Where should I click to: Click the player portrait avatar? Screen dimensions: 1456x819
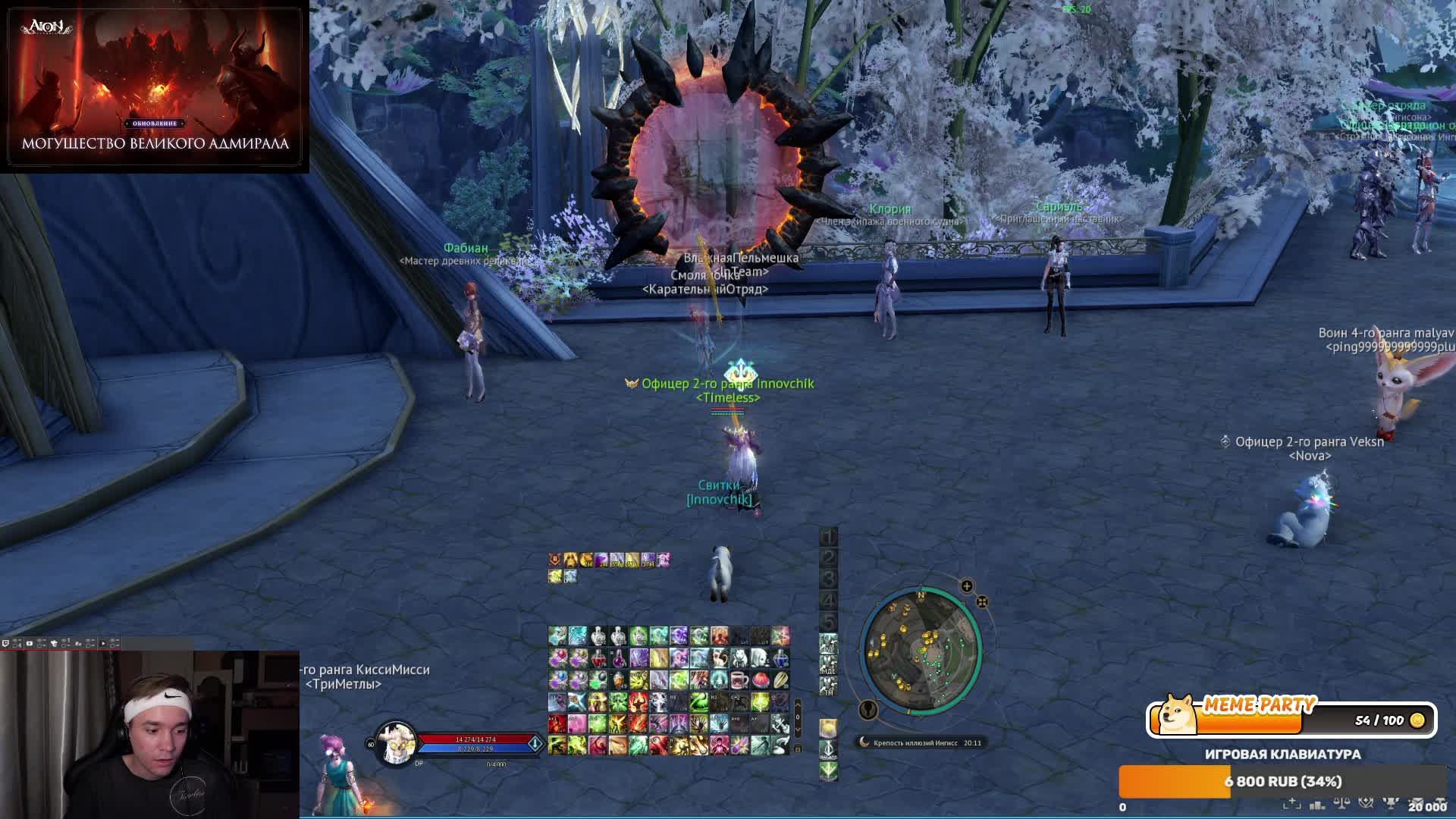pyautogui.click(x=396, y=744)
